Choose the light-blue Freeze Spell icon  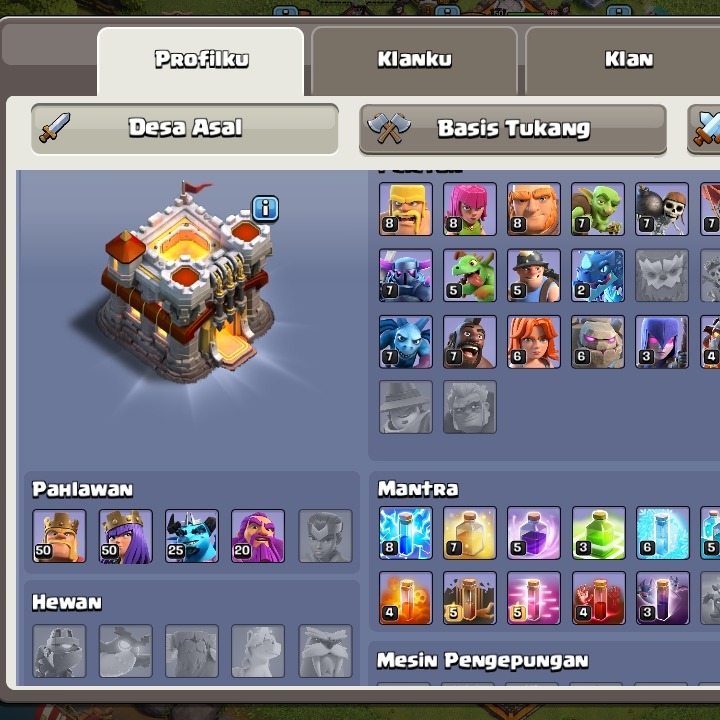(662, 533)
